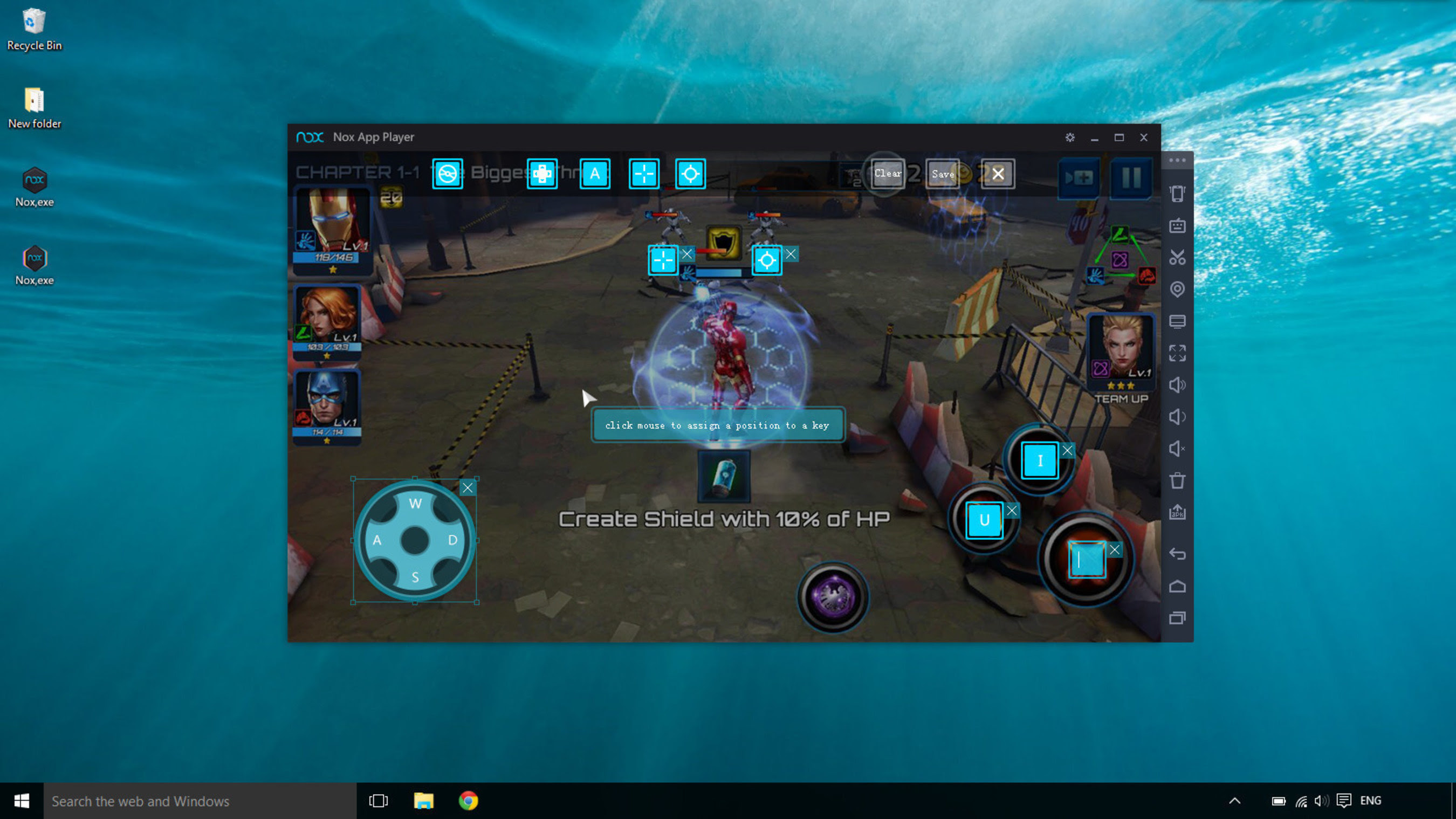The width and height of the screenshot is (1456, 819).
Task: Switch to Captain America portrait
Action: (x=327, y=404)
